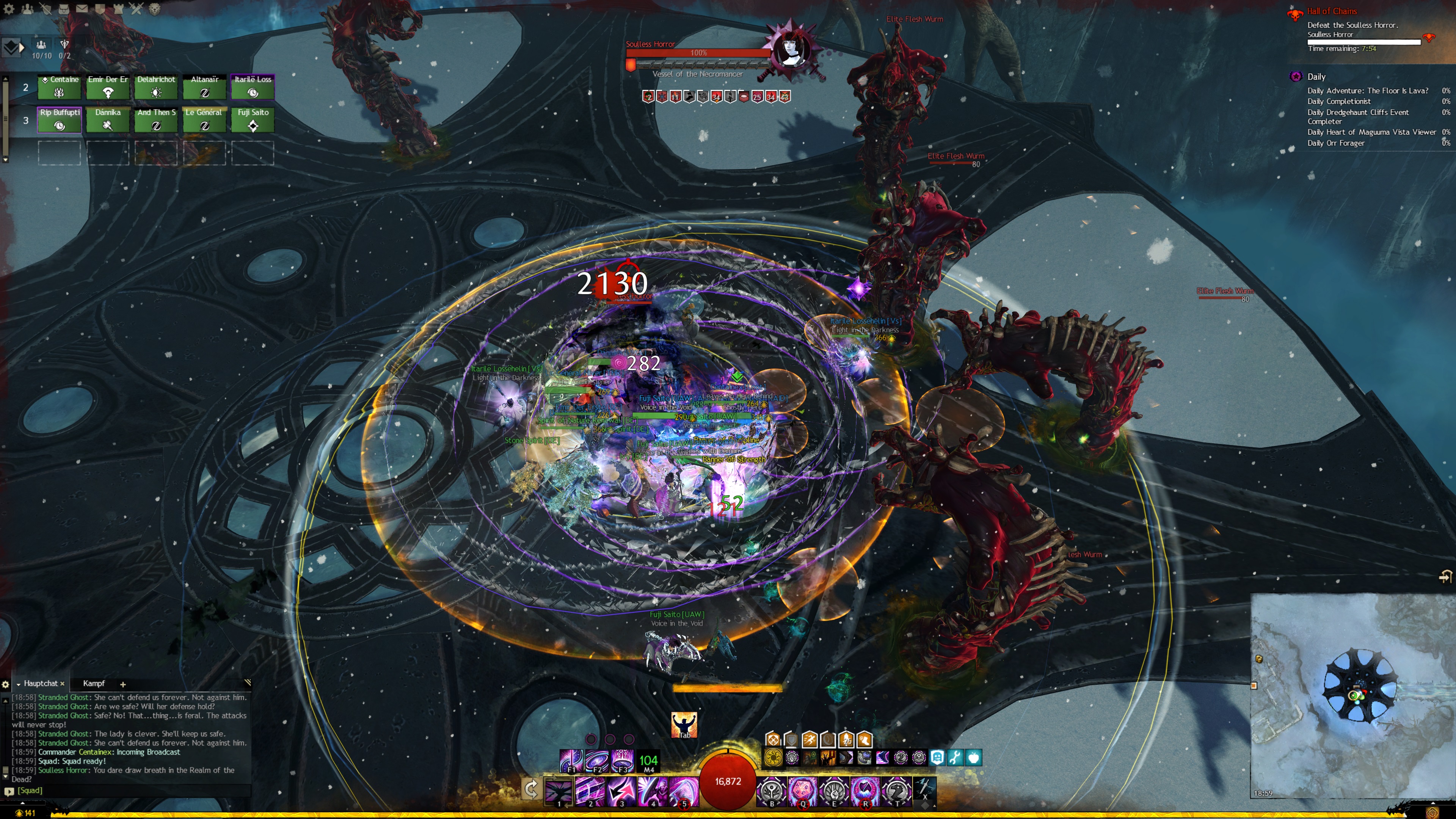The width and height of the screenshot is (1456, 819).
Task: Open the Black Lion lion-head icon
Action: (x=154, y=8)
